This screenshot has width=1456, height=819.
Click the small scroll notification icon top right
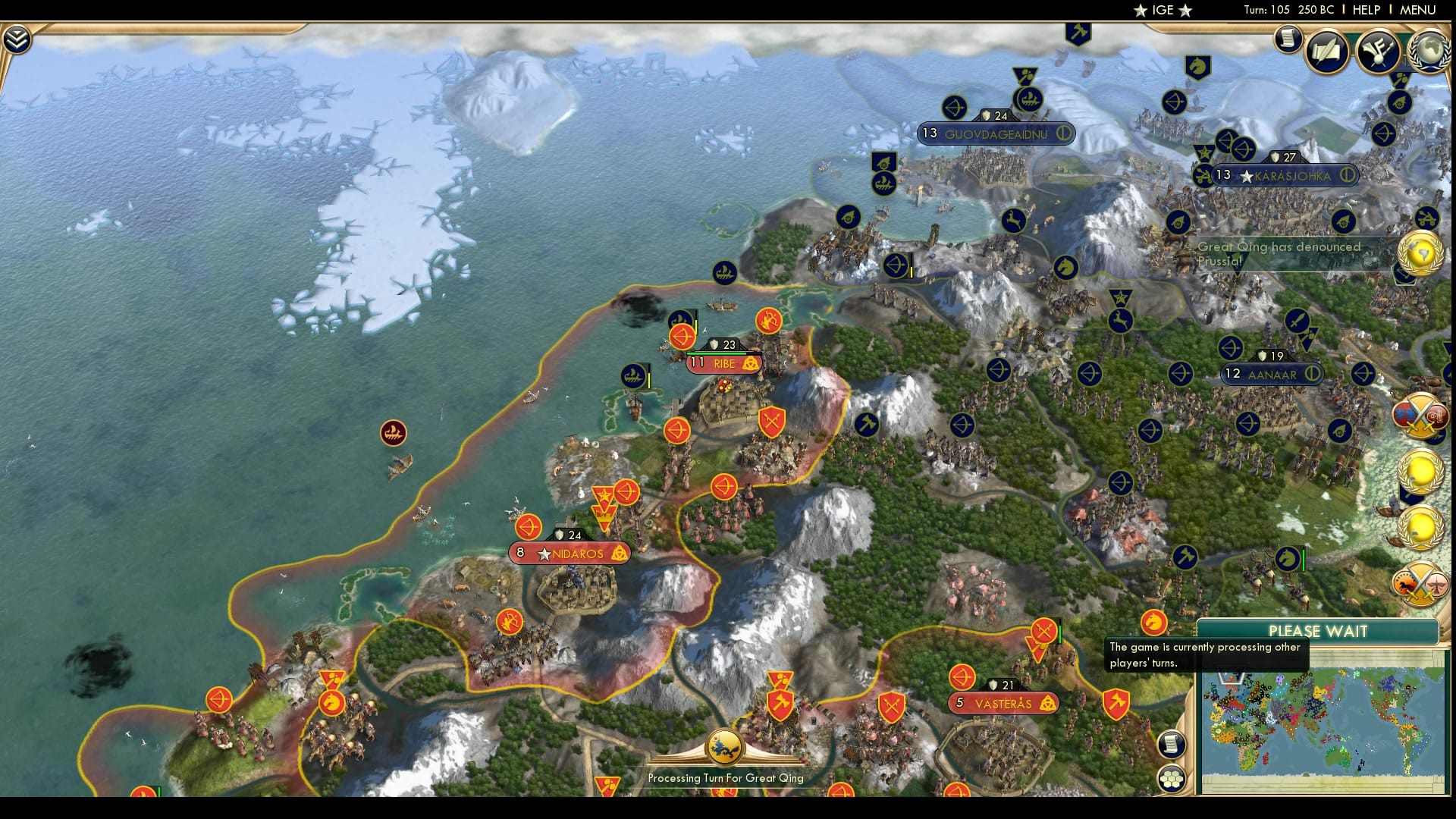click(x=1288, y=39)
